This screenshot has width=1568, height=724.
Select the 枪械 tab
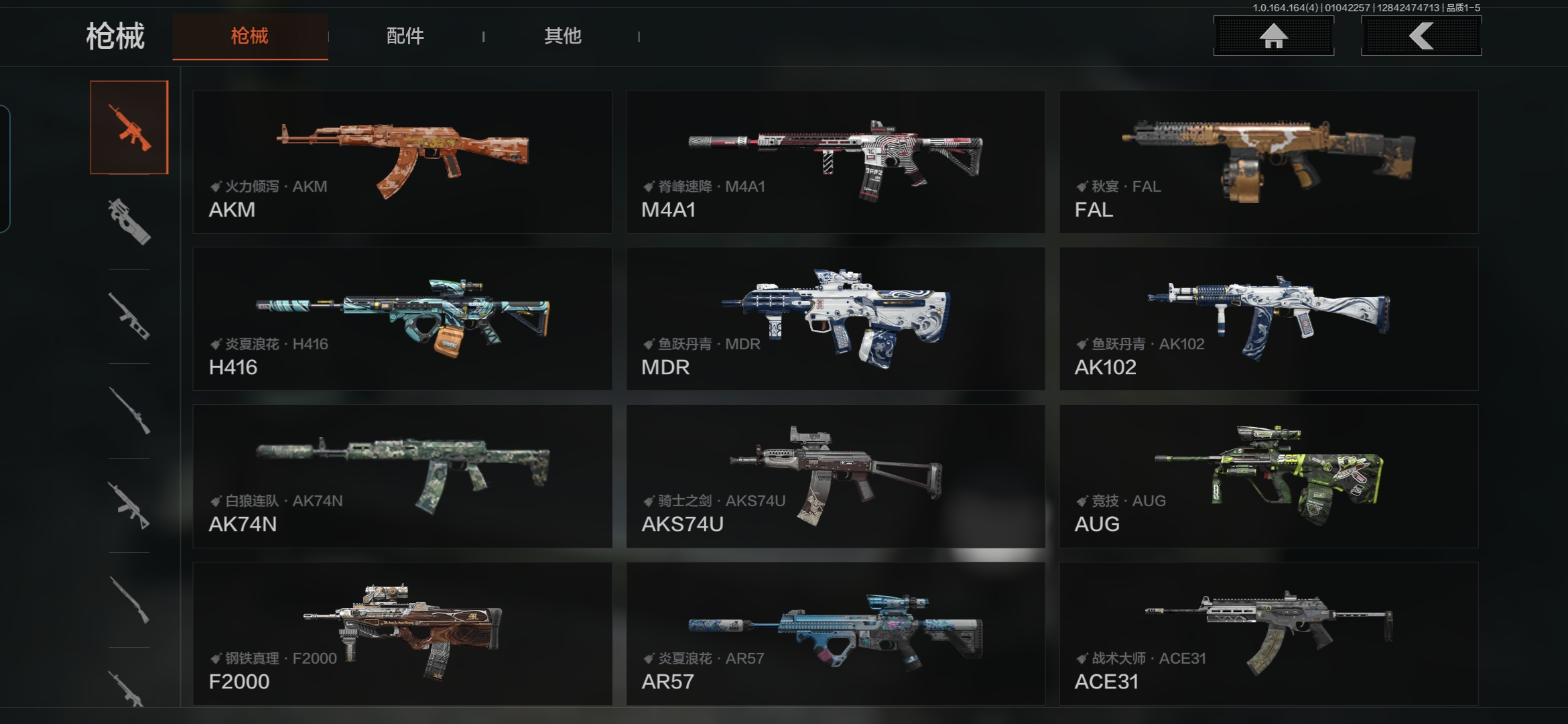tap(250, 36)
